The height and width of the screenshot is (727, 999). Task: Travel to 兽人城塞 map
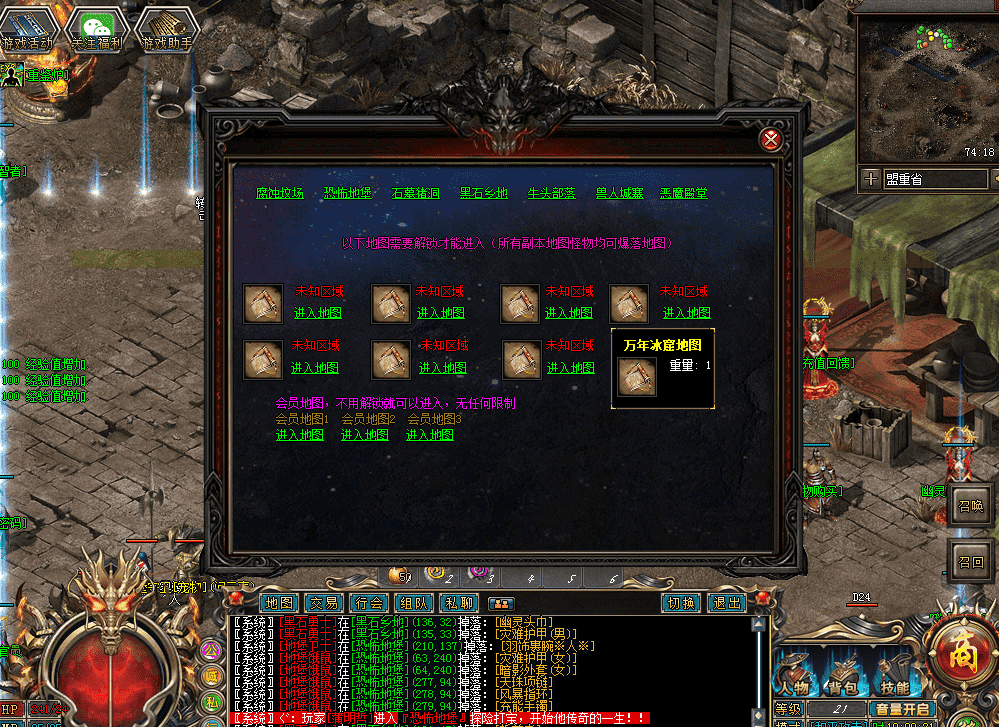619,193
